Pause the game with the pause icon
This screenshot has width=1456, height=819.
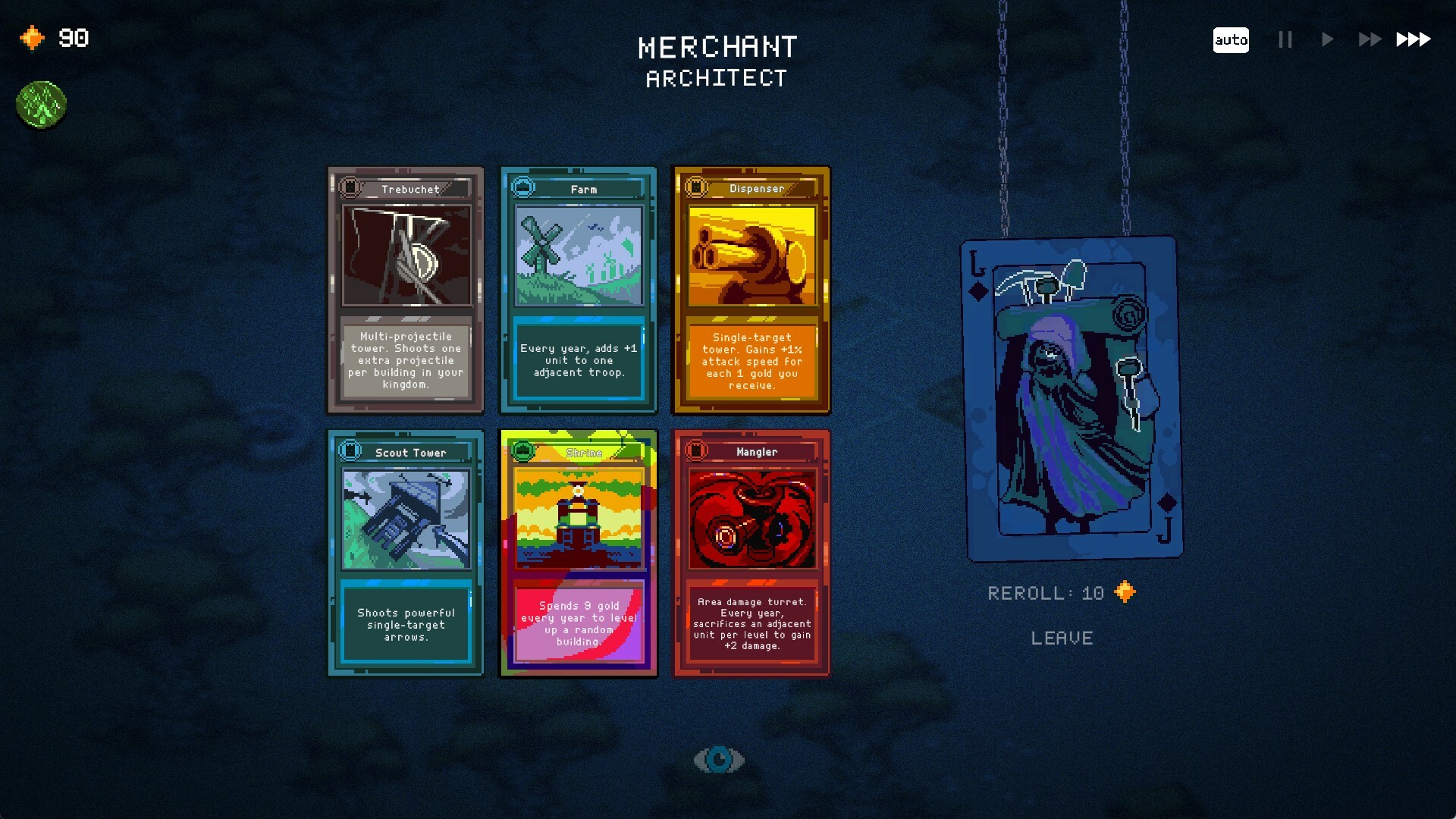click(x=1284, y=40)
